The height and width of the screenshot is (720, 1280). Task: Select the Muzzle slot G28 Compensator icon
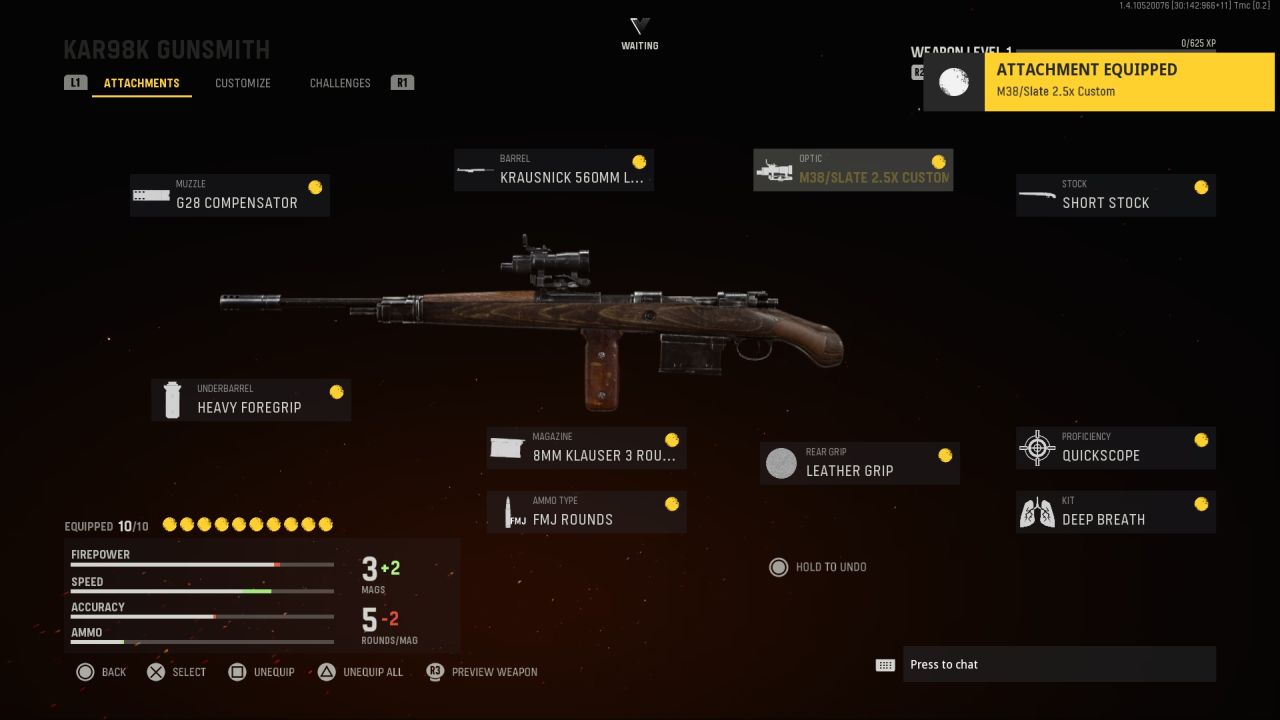click(x=151, y=196)
